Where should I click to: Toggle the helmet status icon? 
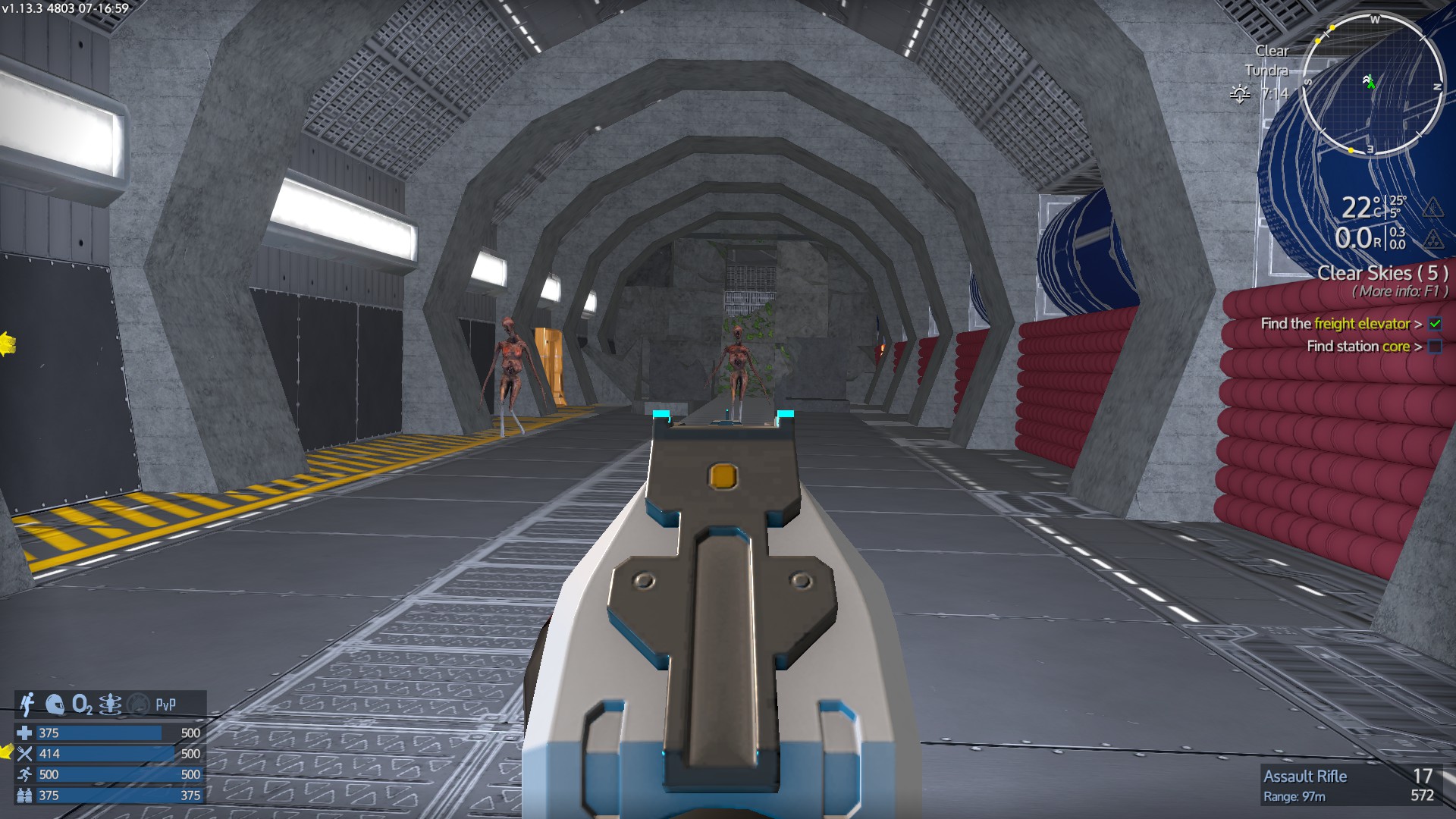pyautogui.click(x=55, y=704)
